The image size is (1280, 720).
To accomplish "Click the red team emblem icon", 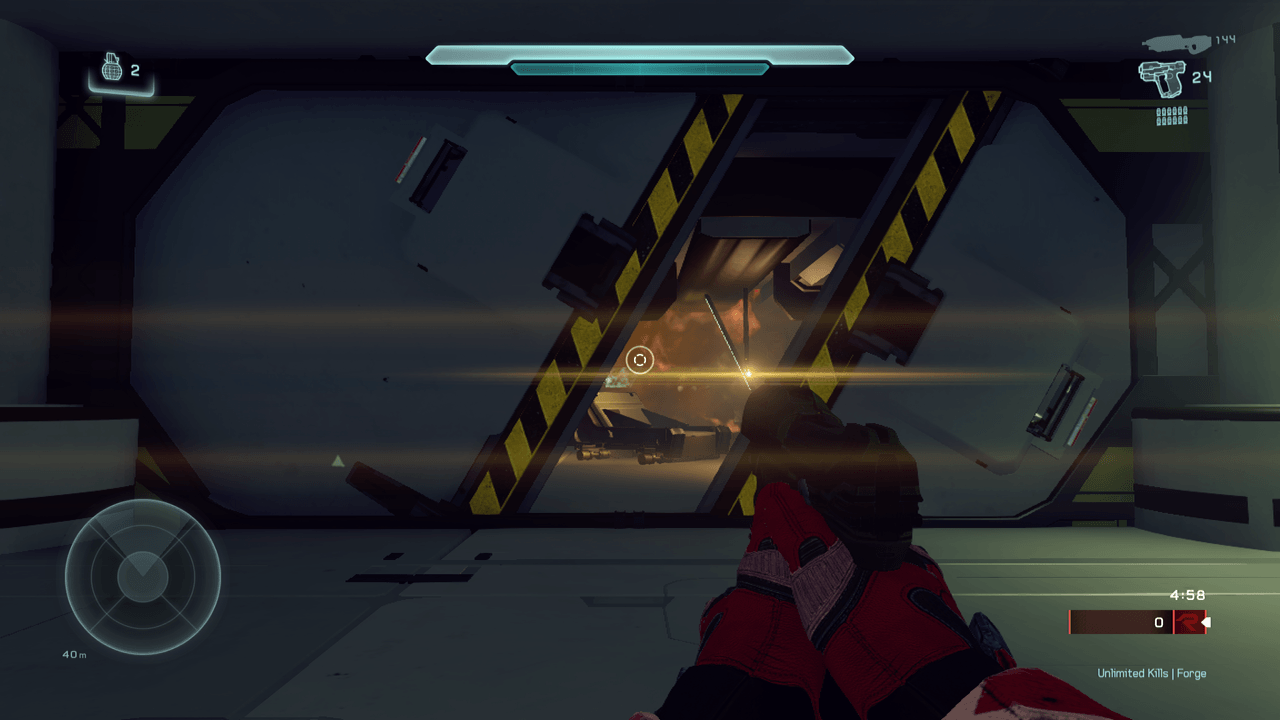I will (1189, 622).
